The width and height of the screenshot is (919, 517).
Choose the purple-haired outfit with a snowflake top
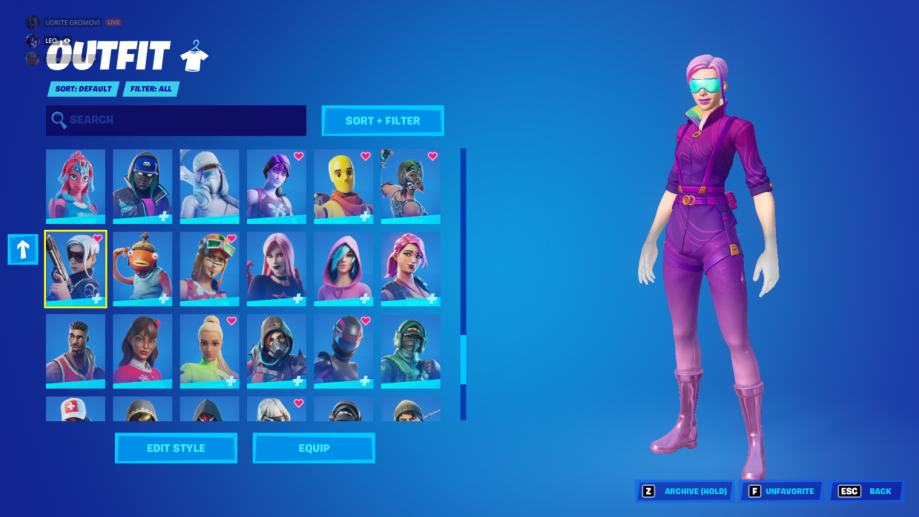click(x=276, y=185)
